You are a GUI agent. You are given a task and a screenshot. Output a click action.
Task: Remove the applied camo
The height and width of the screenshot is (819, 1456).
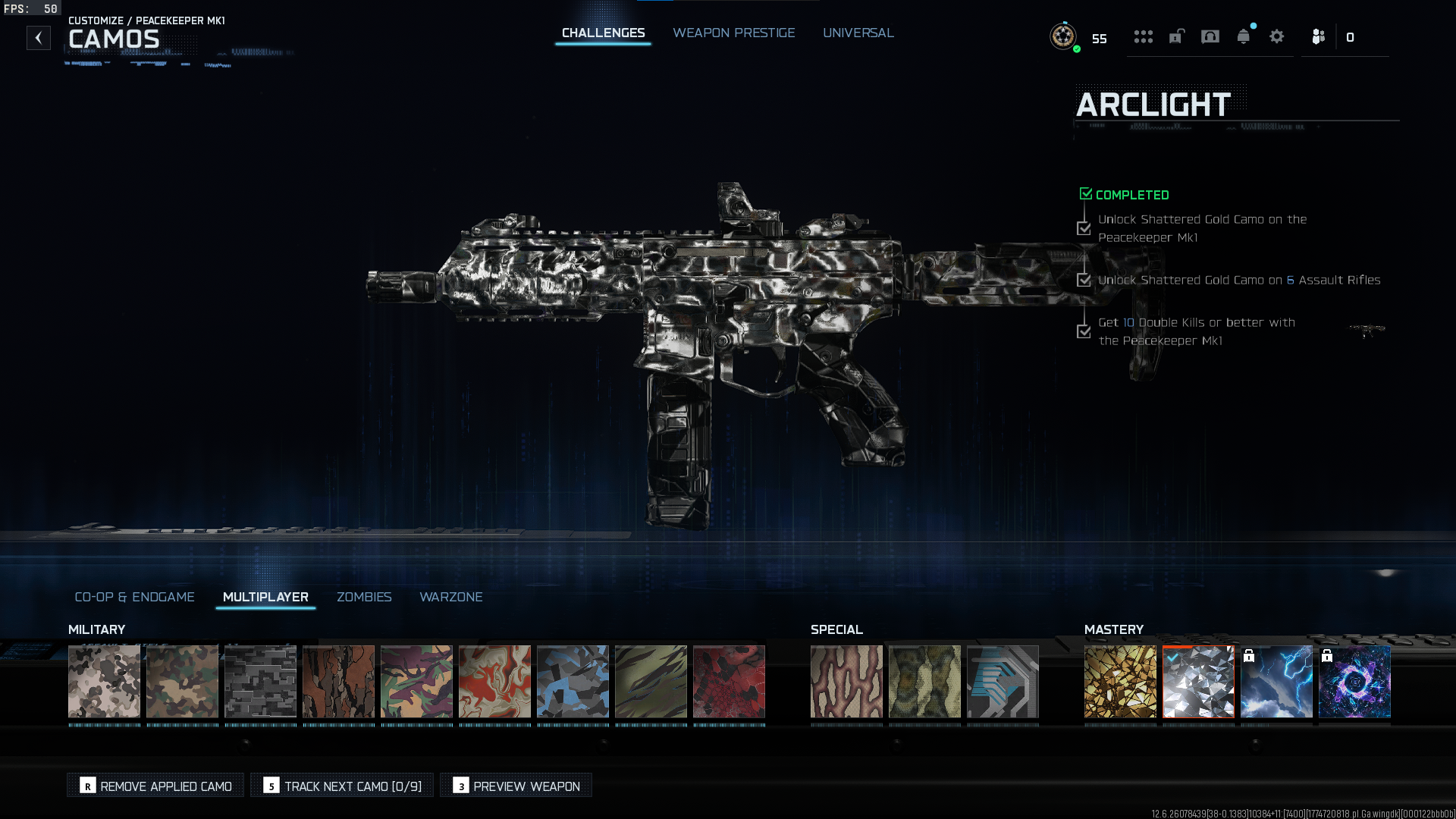155,786
